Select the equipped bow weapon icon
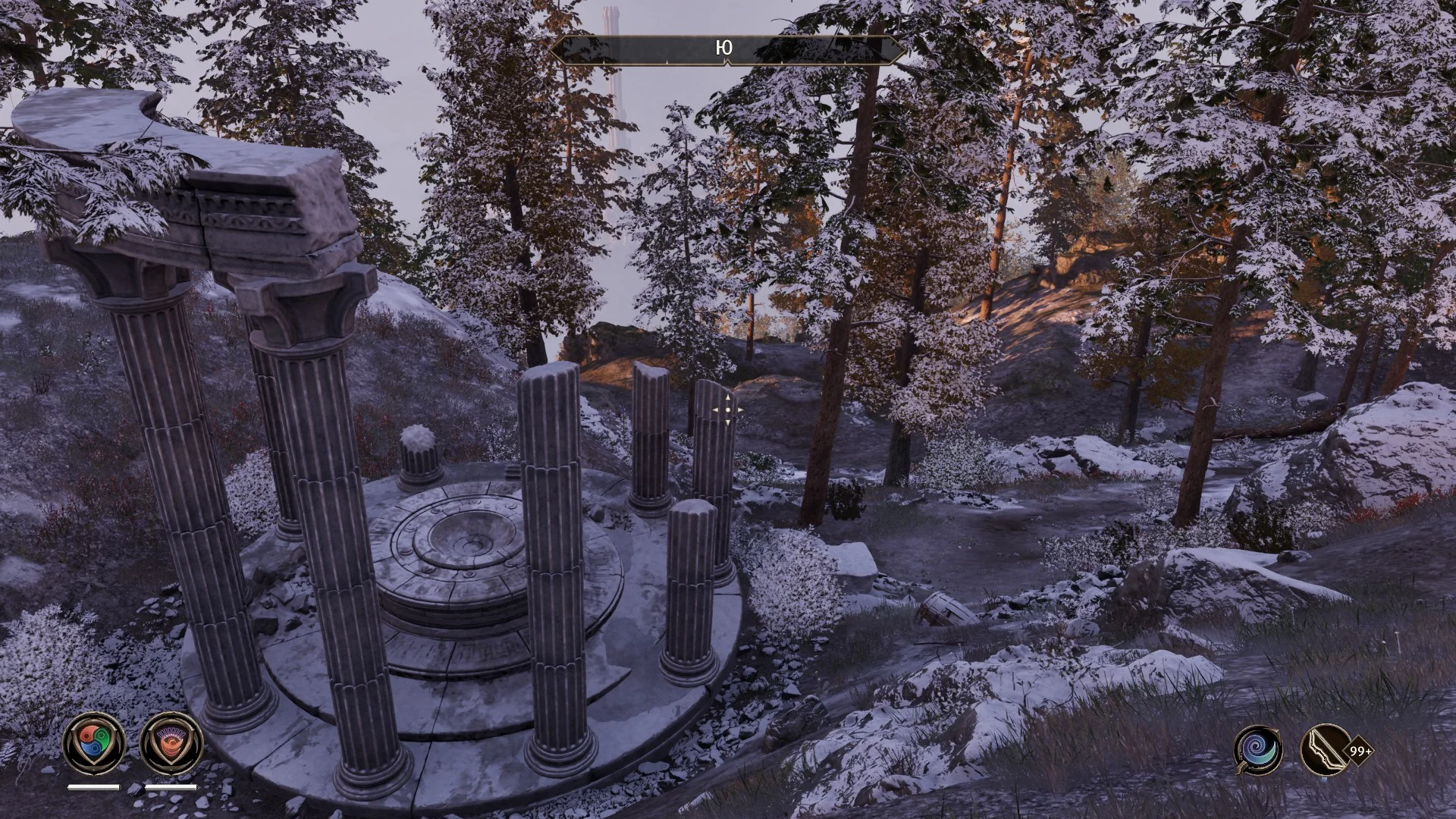Viewport: 1456px width, 819px height. click(x=1325, y=750)
